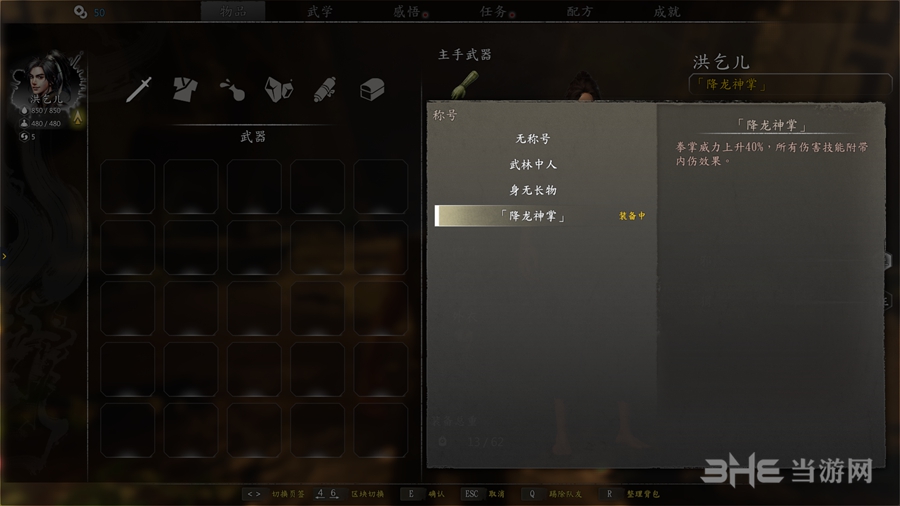Select the ore materials category icon
This screenshot has height=506, width=900.
click(x=278, y=89)
